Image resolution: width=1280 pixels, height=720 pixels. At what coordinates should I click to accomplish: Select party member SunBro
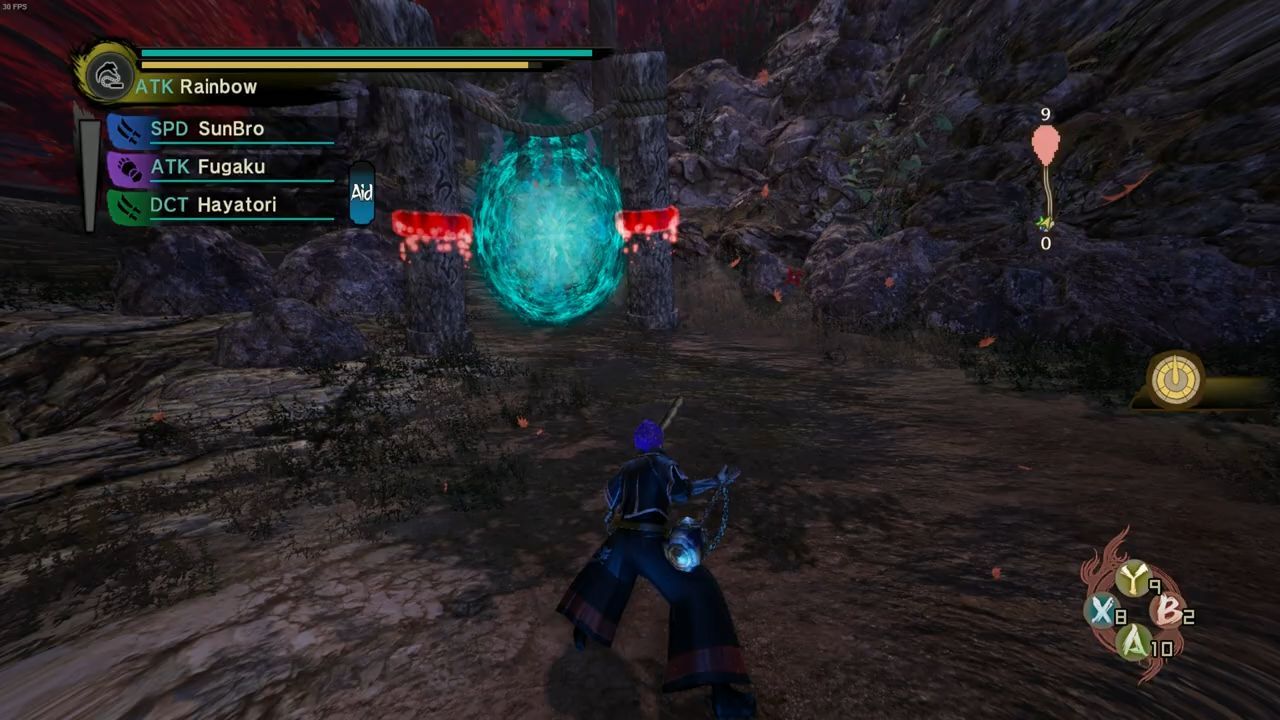(x=230, y=129)
